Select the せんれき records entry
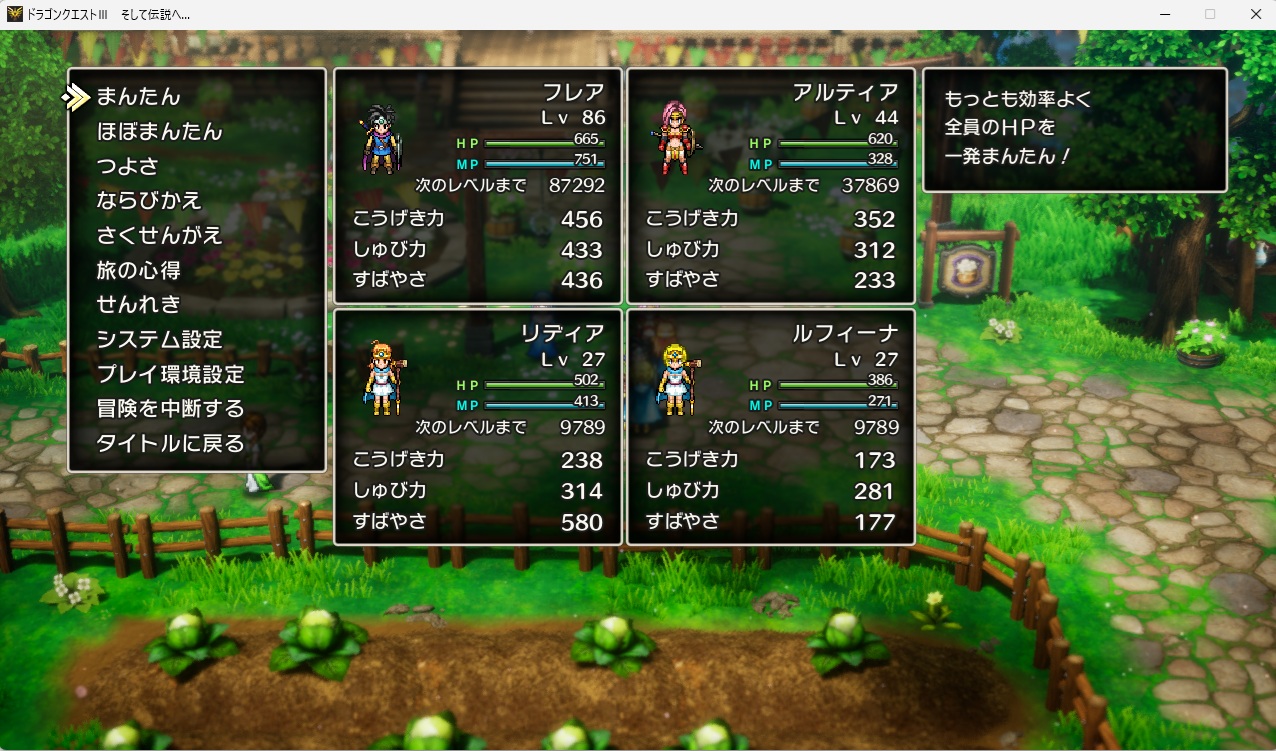This screenshot has height=751, width=1276. point(138,305)
